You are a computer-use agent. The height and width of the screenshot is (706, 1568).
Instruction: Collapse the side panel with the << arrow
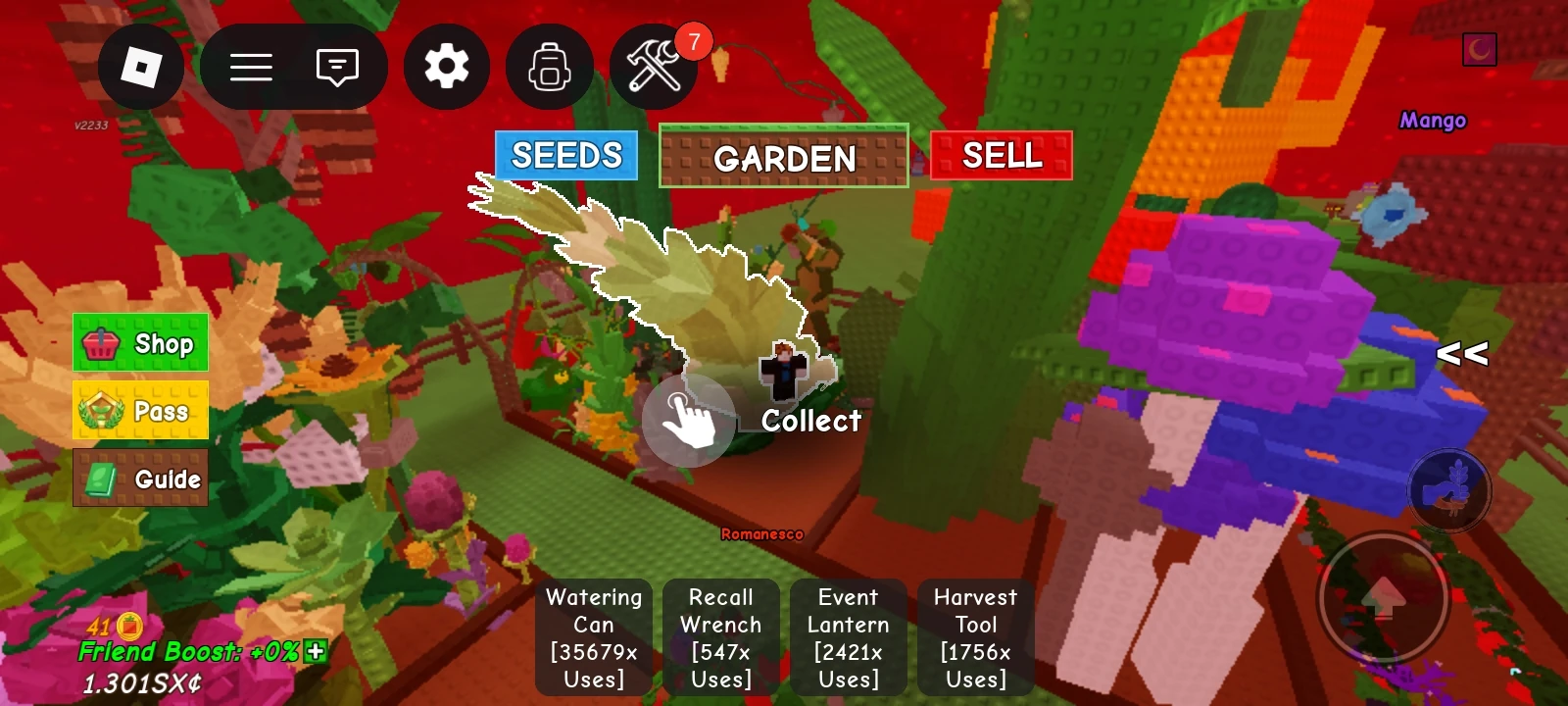tap(1461, 355)
